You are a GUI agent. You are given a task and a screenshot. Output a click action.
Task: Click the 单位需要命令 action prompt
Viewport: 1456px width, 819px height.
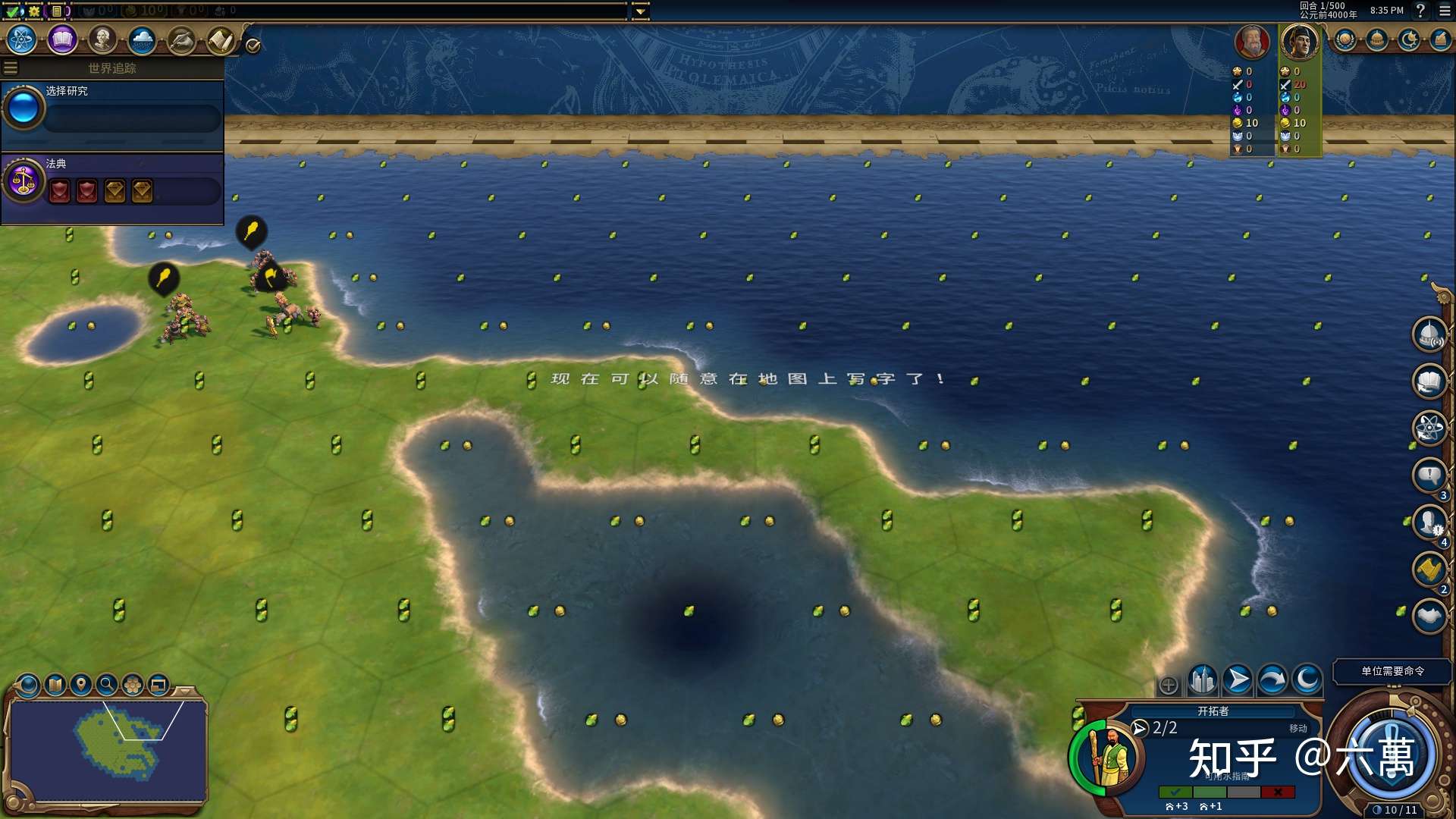[x=1392, y=671]
